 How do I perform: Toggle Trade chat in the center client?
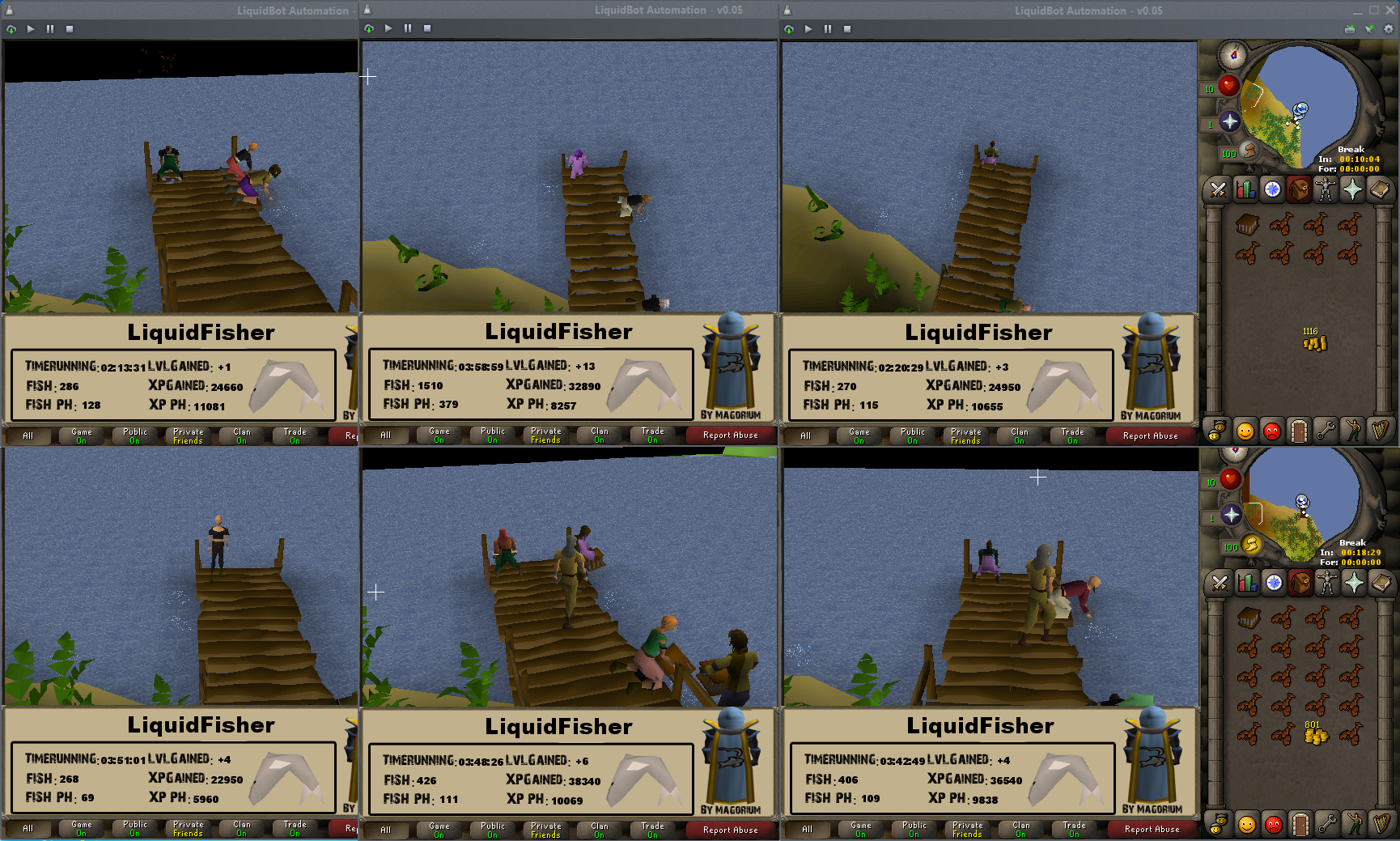point(652,829)
